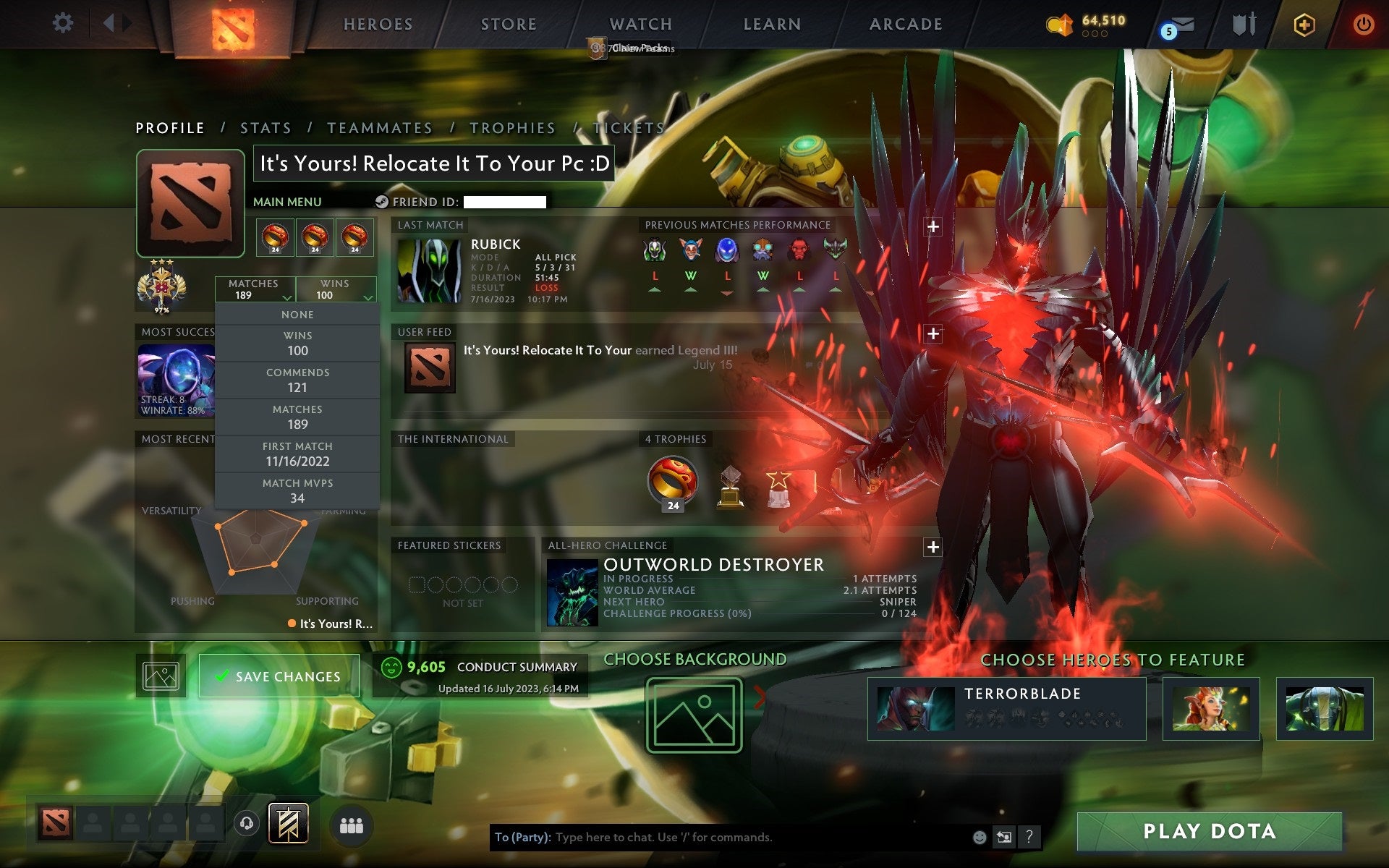The image size is (1389, 868).
Task: Click the question mark help icon near chat
Action: [x=1029, y=838]
